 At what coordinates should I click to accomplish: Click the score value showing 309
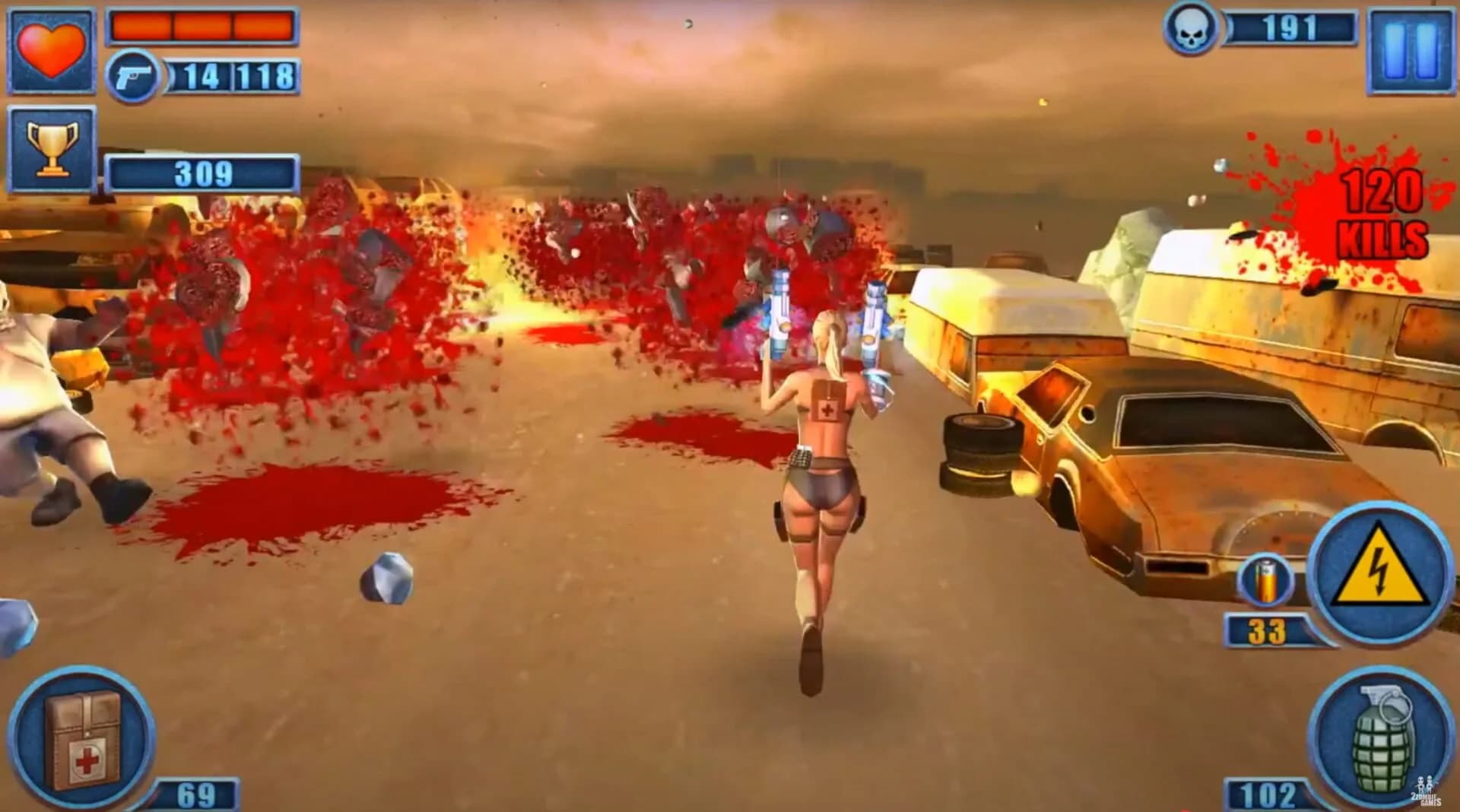point(202,173)
